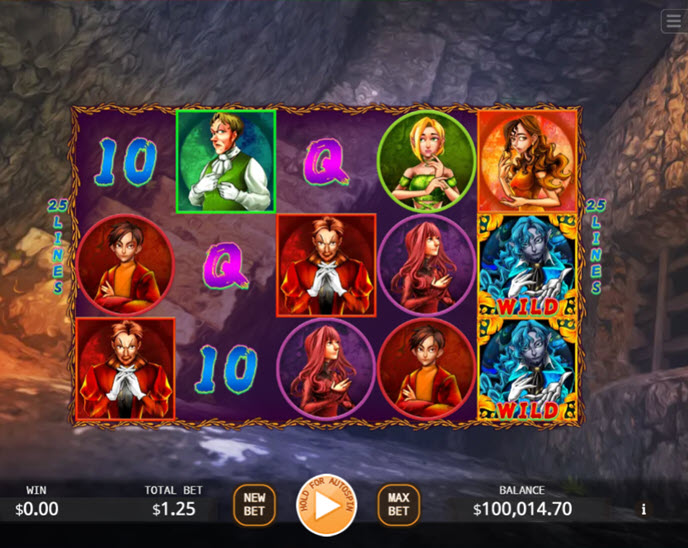The width and height of the screenshot is (688, 548).
Task: Open the New Bet options
Action: 254,505
